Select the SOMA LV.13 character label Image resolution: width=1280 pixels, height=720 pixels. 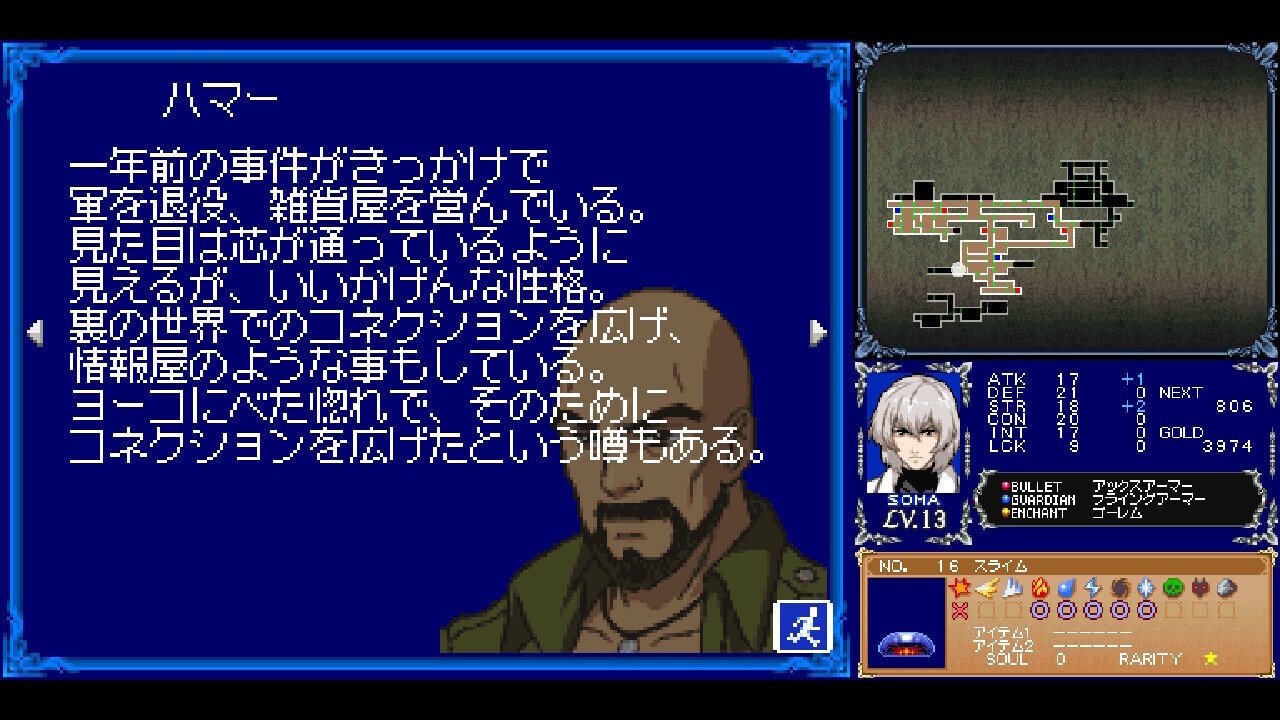915,510
